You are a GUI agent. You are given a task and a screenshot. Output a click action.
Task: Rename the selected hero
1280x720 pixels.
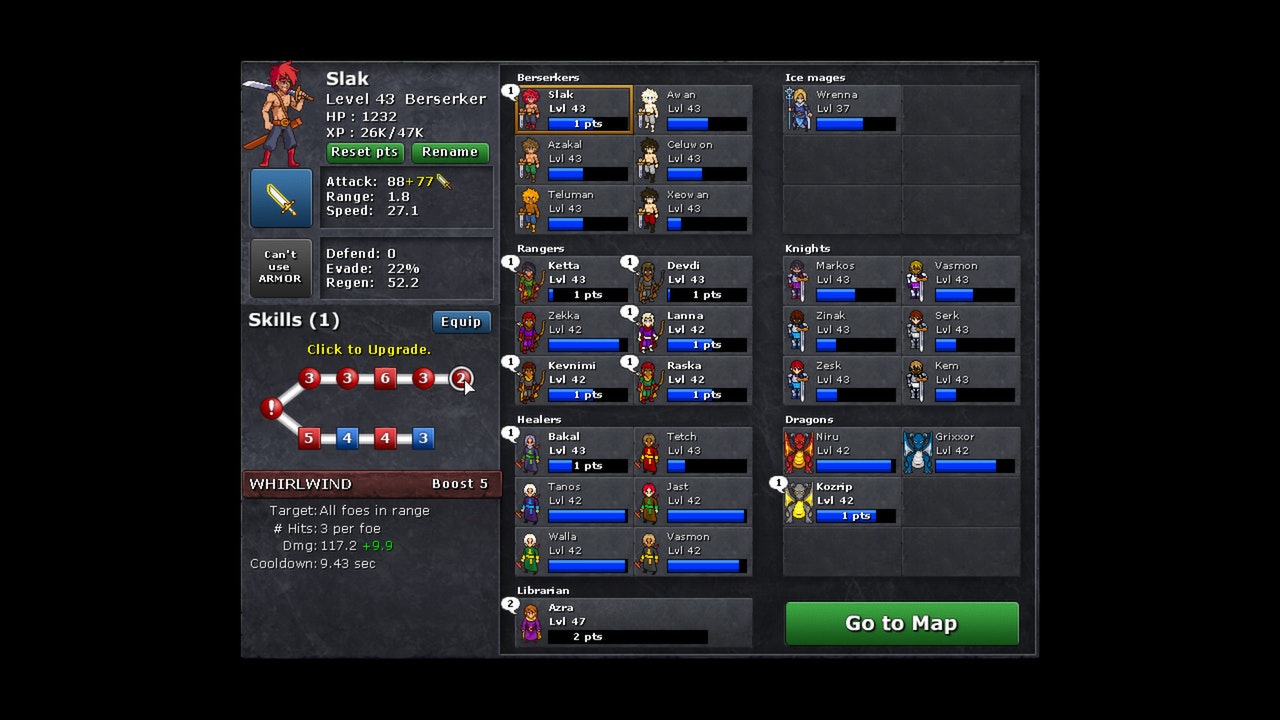[450, 152]
